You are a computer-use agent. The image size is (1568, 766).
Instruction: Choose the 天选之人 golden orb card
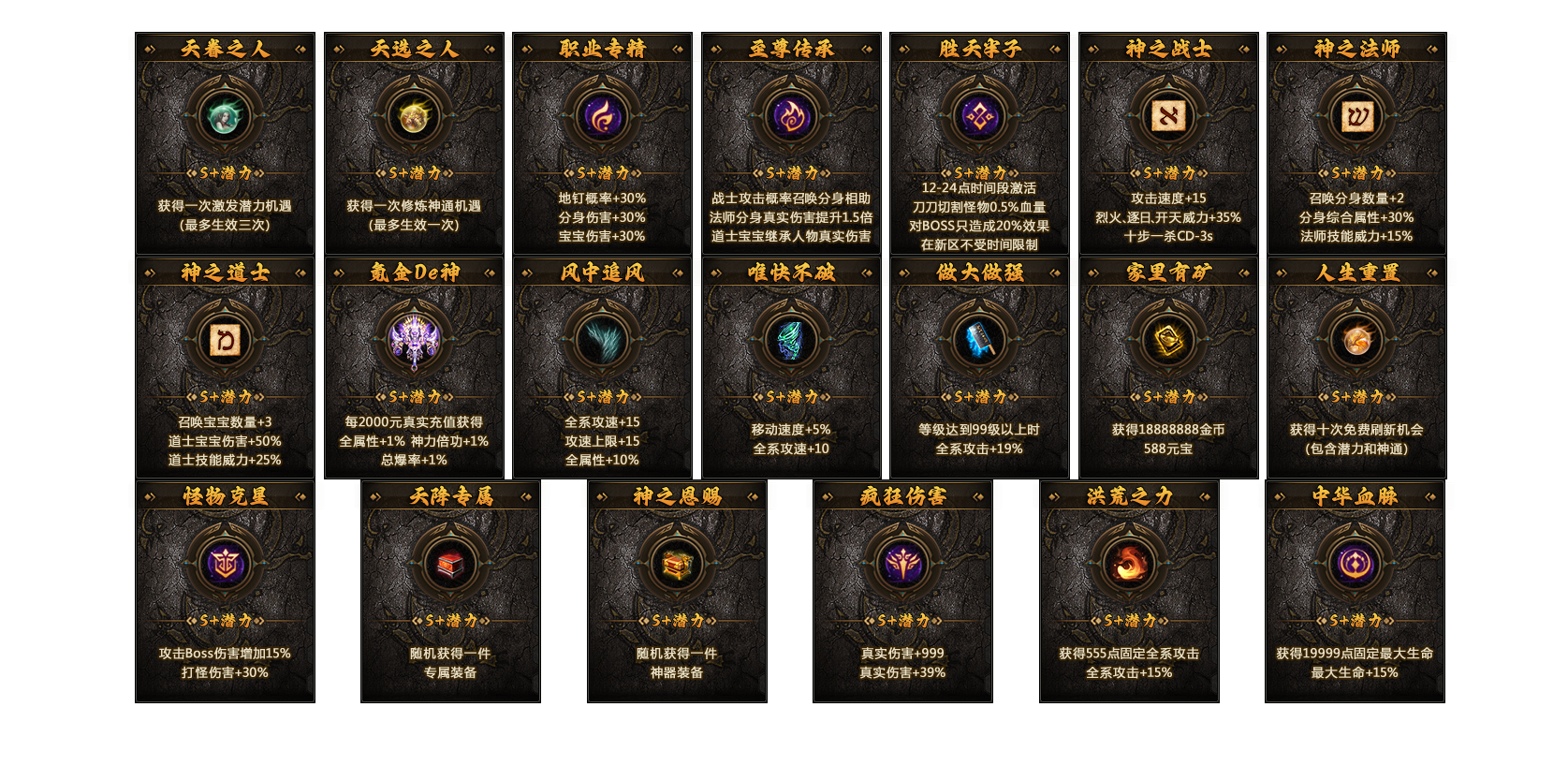(x=414, y=143)
